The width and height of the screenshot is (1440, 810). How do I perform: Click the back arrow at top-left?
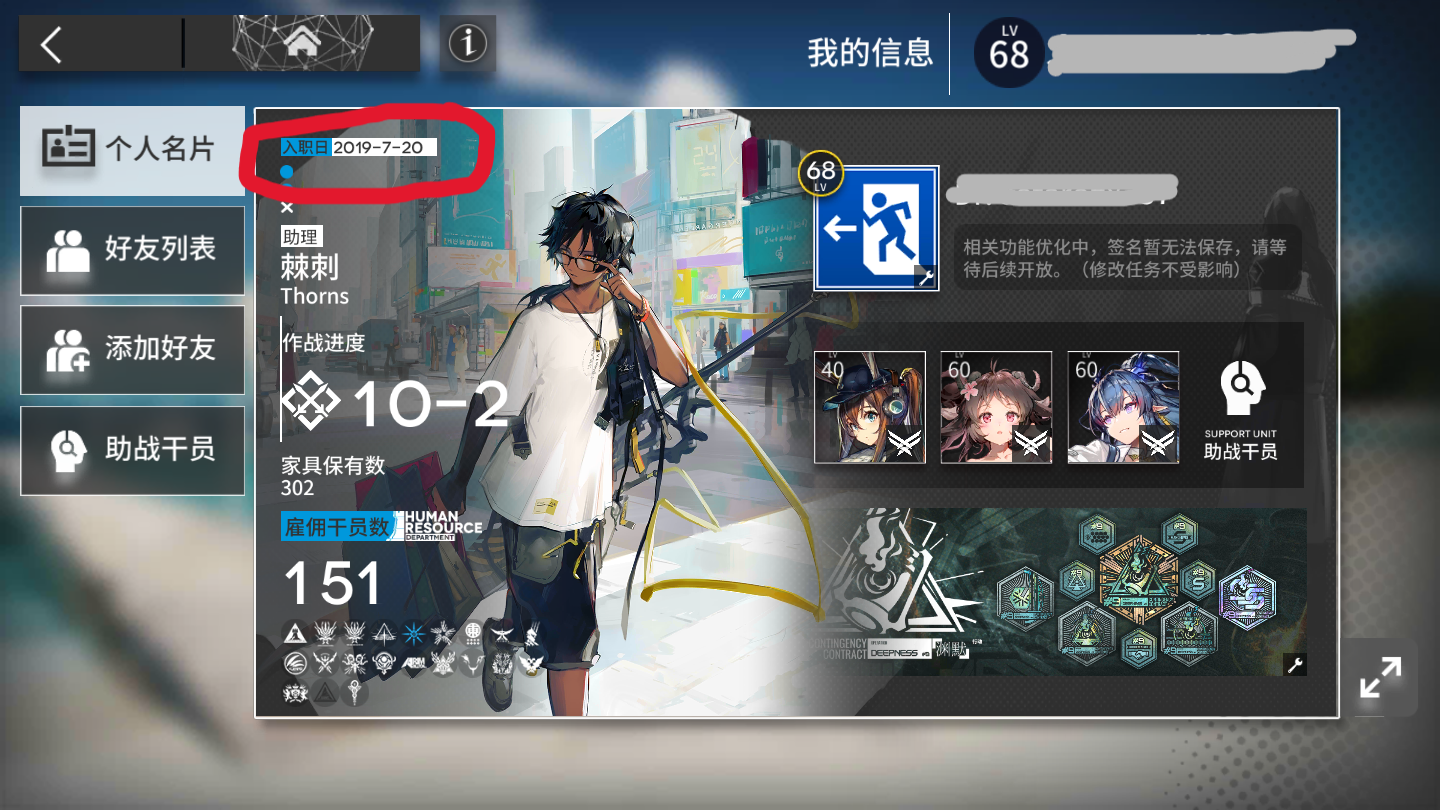52,42
